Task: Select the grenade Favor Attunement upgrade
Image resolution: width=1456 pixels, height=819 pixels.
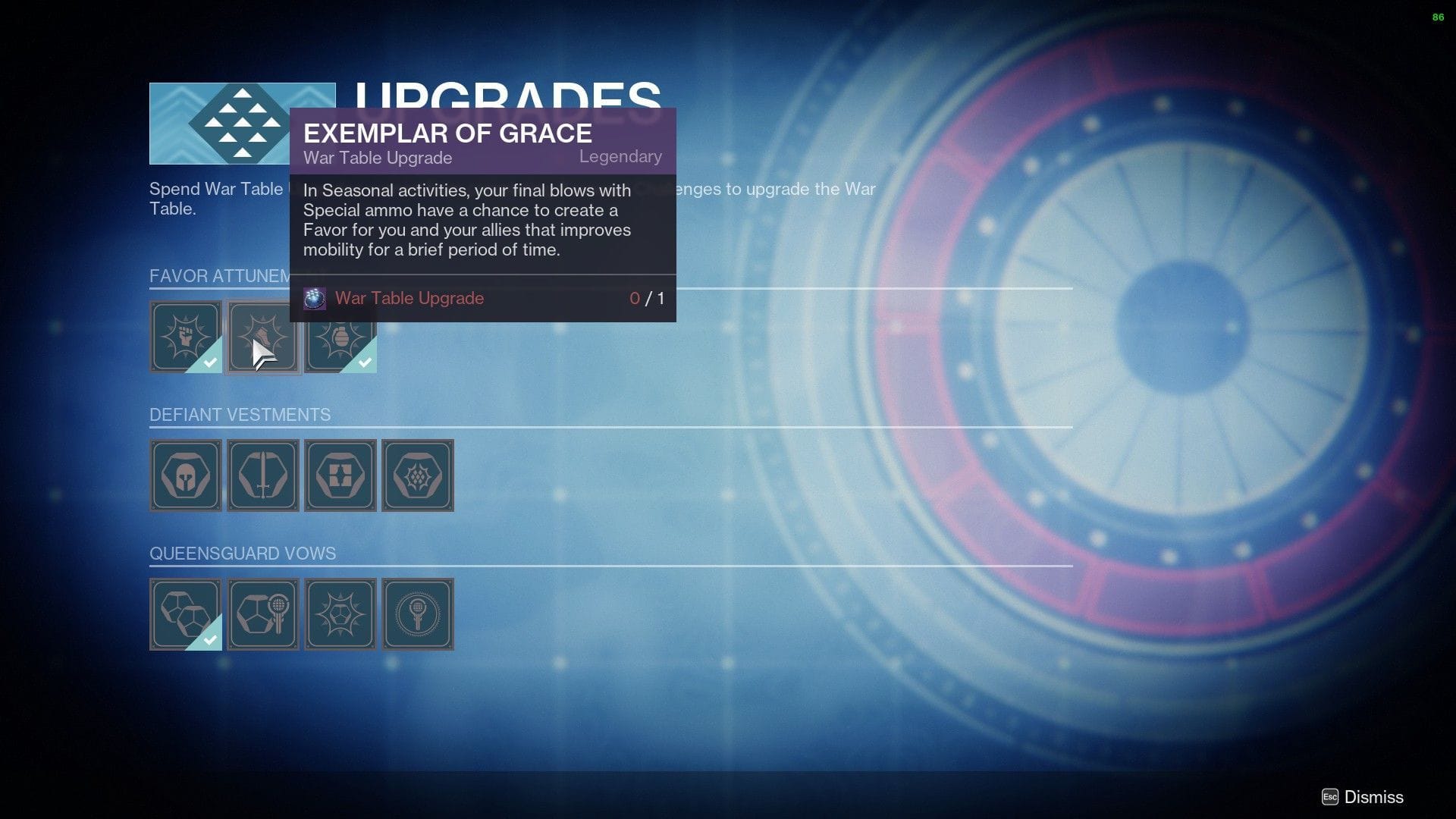Action: click(340, 336)
